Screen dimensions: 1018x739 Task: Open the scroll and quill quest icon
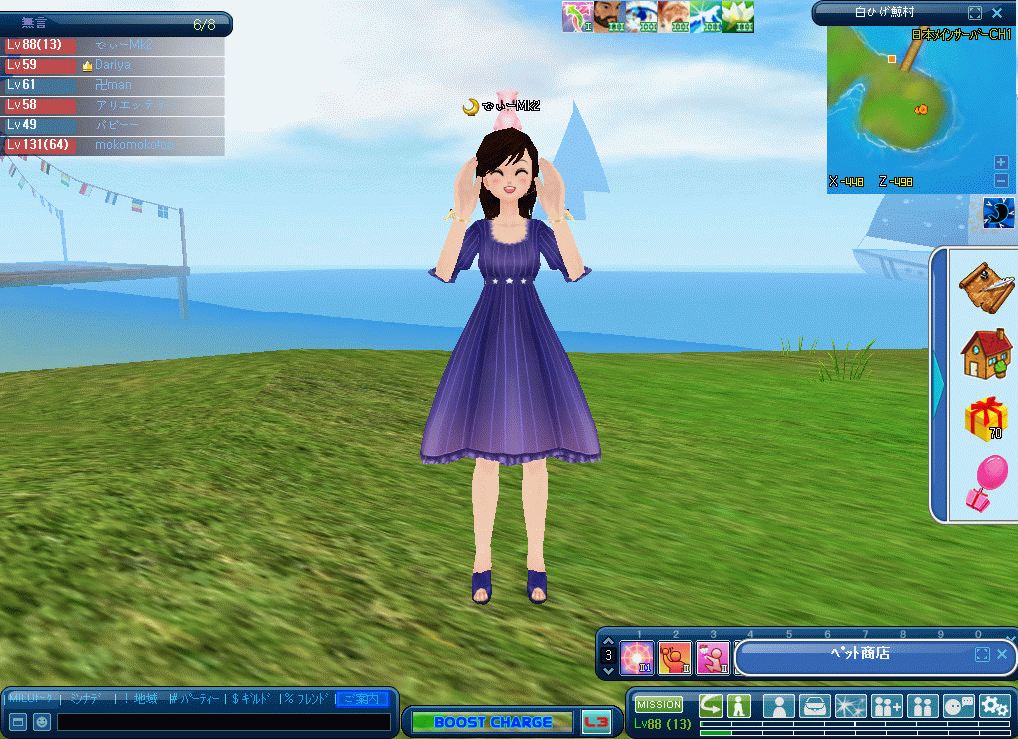pyautogui.click(x=985, y=287)
